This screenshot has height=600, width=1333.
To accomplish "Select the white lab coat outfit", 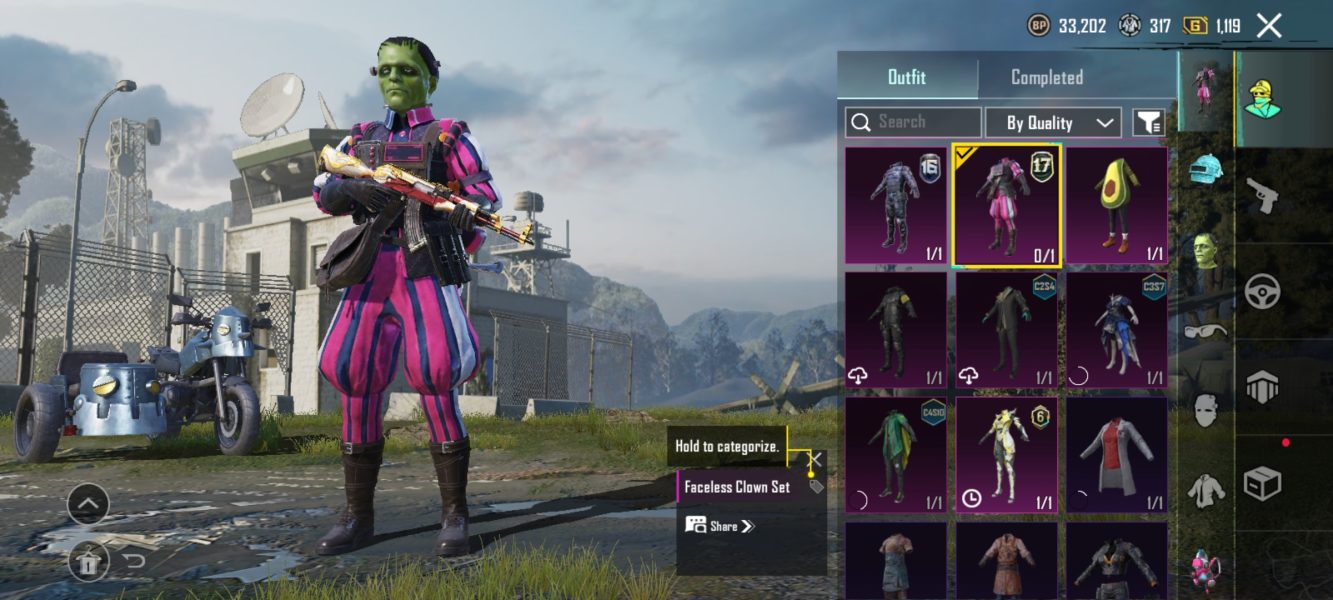I will 1116,455.
